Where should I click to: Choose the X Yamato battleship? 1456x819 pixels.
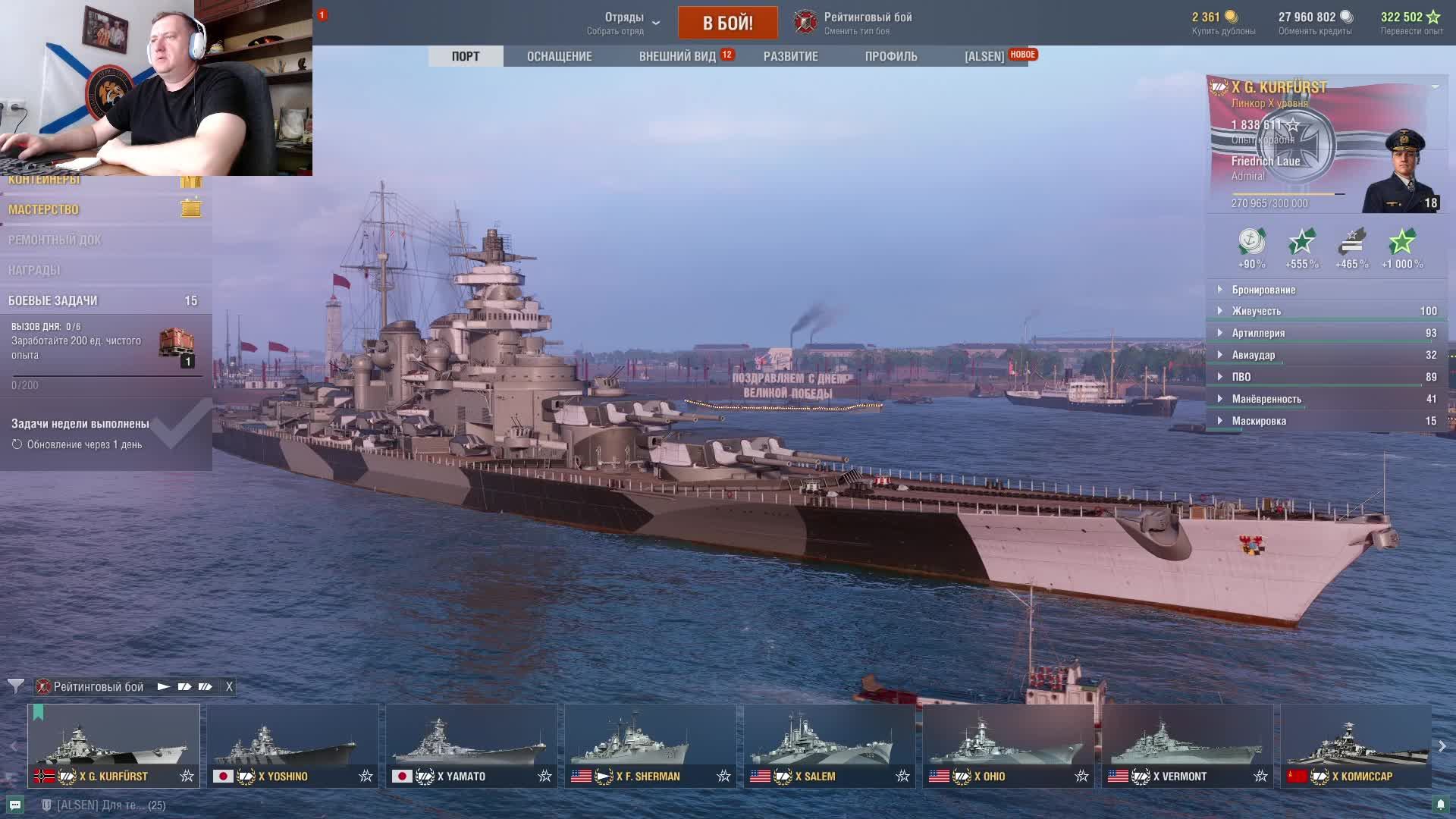pyautogui.click(x=471, y=745)
